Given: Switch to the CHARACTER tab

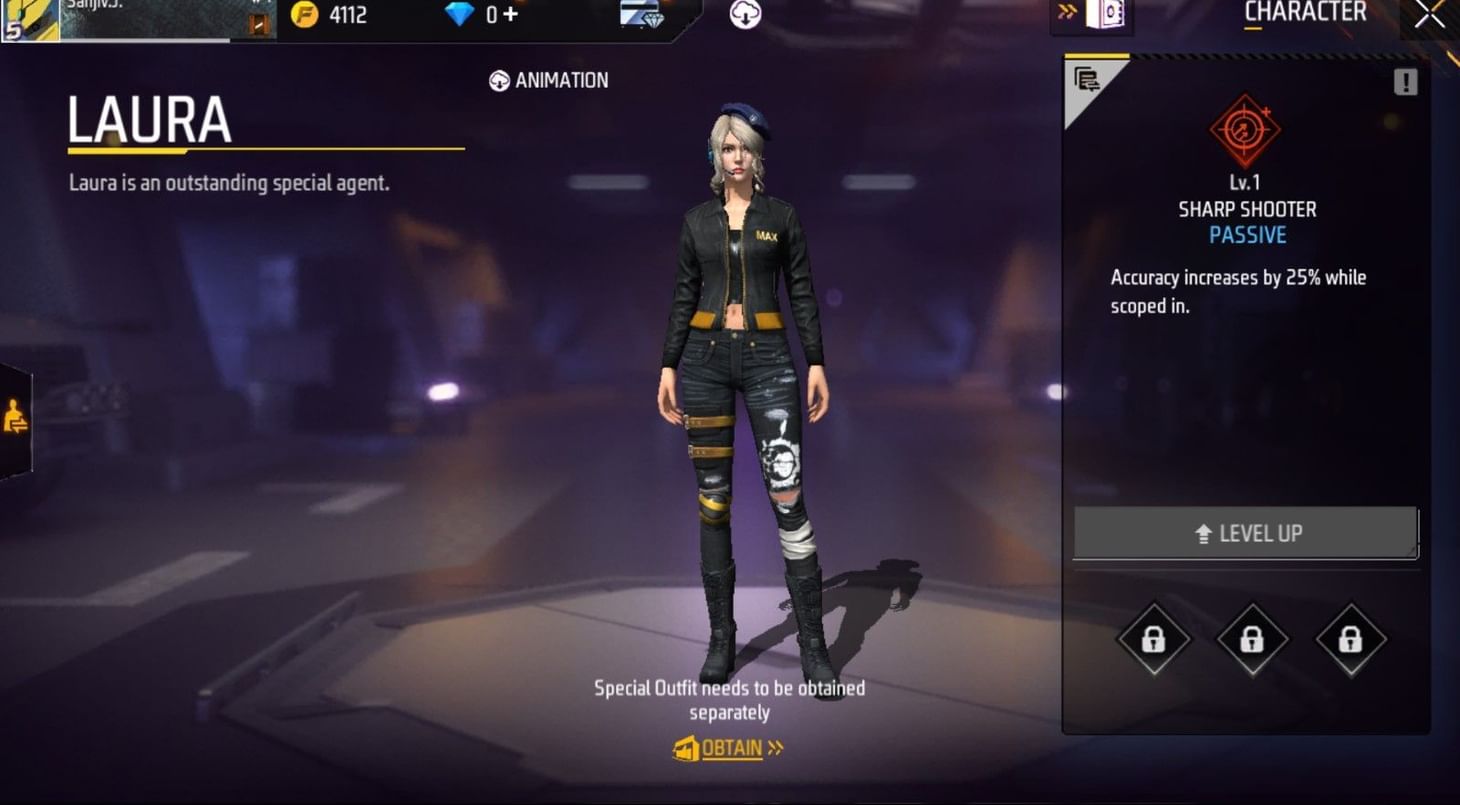Looking at the screenshot, I should (x=1304, y=12).
